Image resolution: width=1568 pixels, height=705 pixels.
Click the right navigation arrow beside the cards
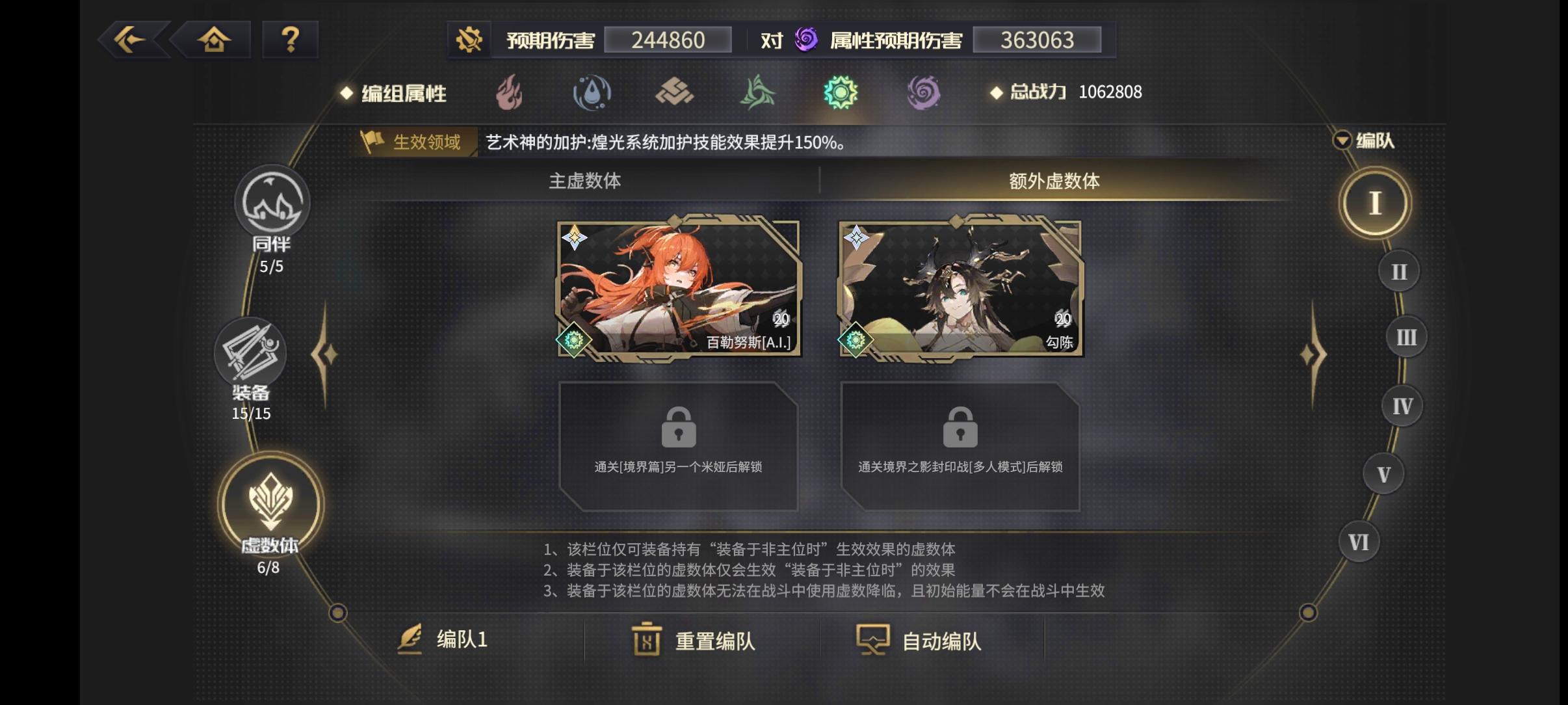tap(1314, 354)
